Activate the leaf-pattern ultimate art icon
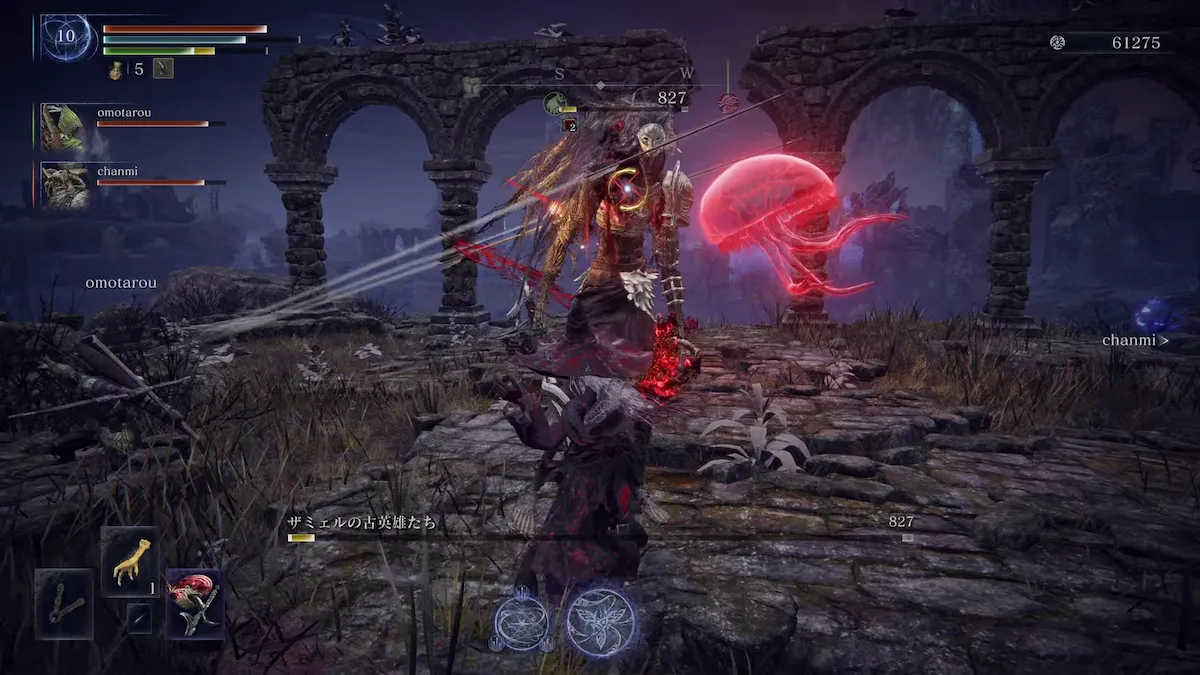 [601, 620]
